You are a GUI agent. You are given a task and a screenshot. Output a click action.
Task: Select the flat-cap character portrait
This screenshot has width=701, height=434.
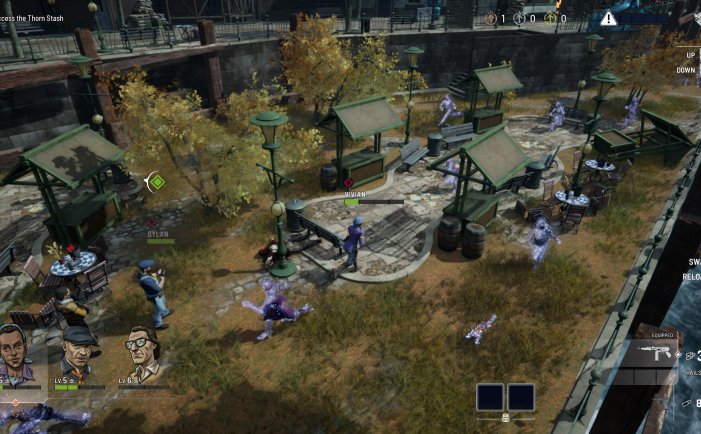tap(79, 350)
